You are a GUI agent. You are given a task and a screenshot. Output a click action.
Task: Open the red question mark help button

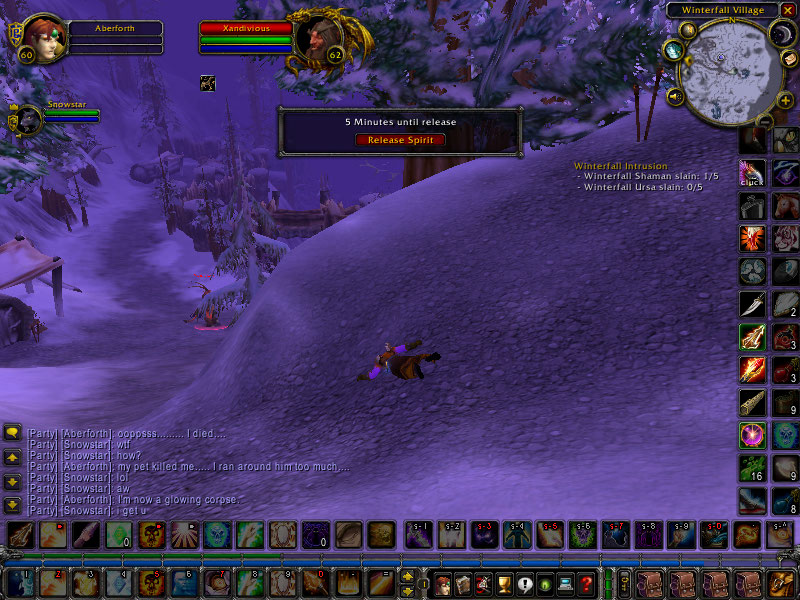click(x=587, y=583)
